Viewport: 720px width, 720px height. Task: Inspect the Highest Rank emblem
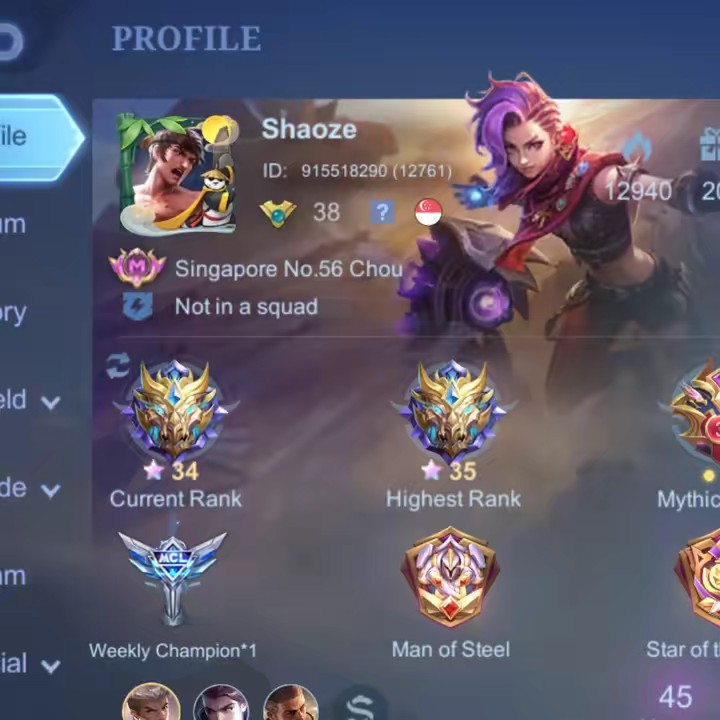(453, 410)
